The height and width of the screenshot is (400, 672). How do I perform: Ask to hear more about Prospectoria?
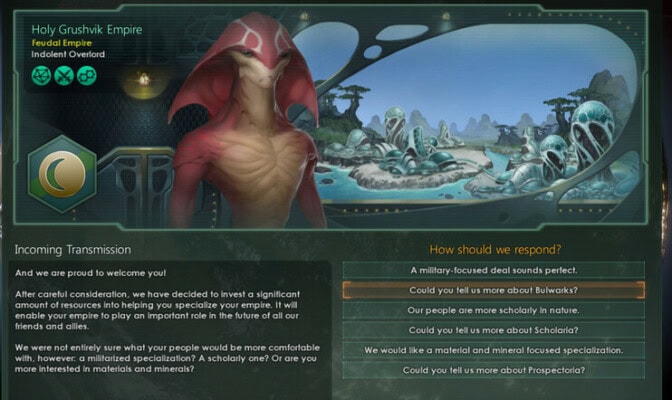(x=493, y=370)
